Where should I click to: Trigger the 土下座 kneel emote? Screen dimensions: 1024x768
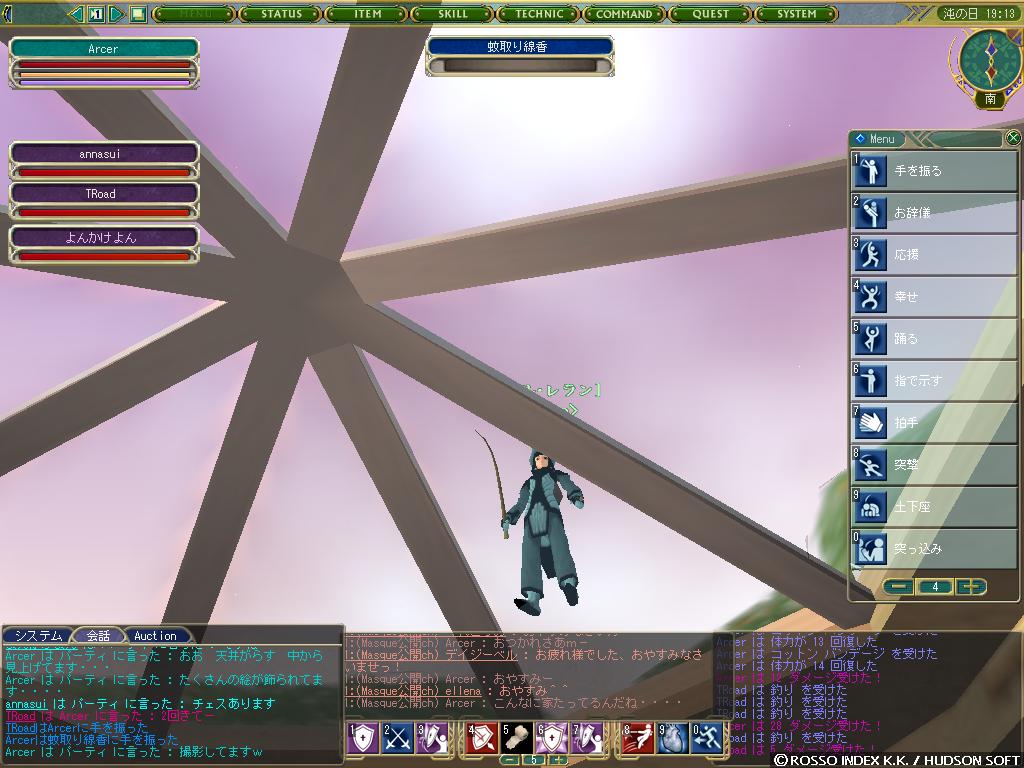click(934, 507)
